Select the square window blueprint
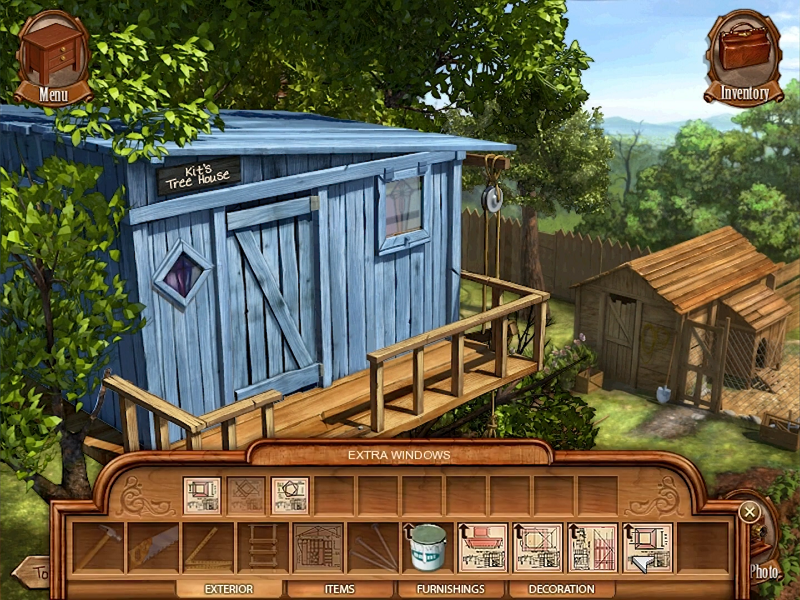 [201, 495]
